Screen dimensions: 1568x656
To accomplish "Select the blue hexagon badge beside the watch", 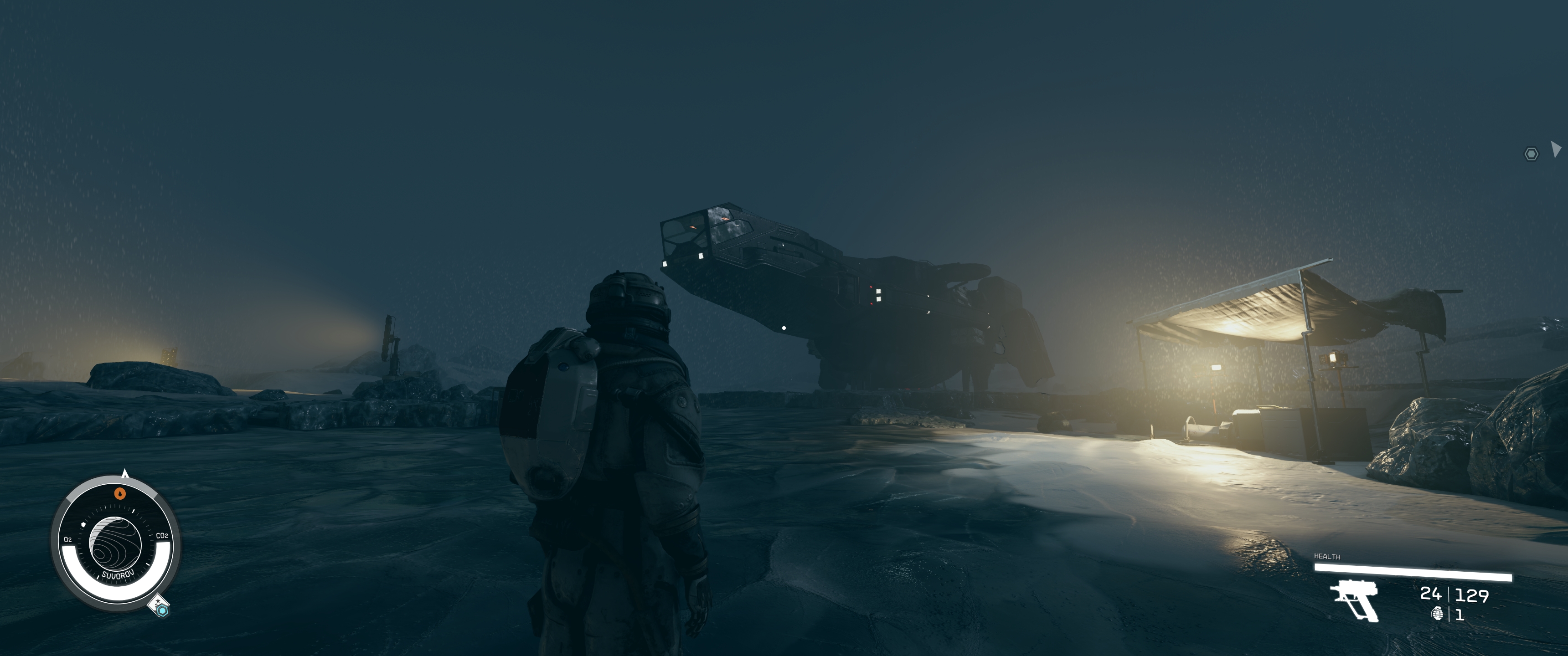I will pos(162,609).
